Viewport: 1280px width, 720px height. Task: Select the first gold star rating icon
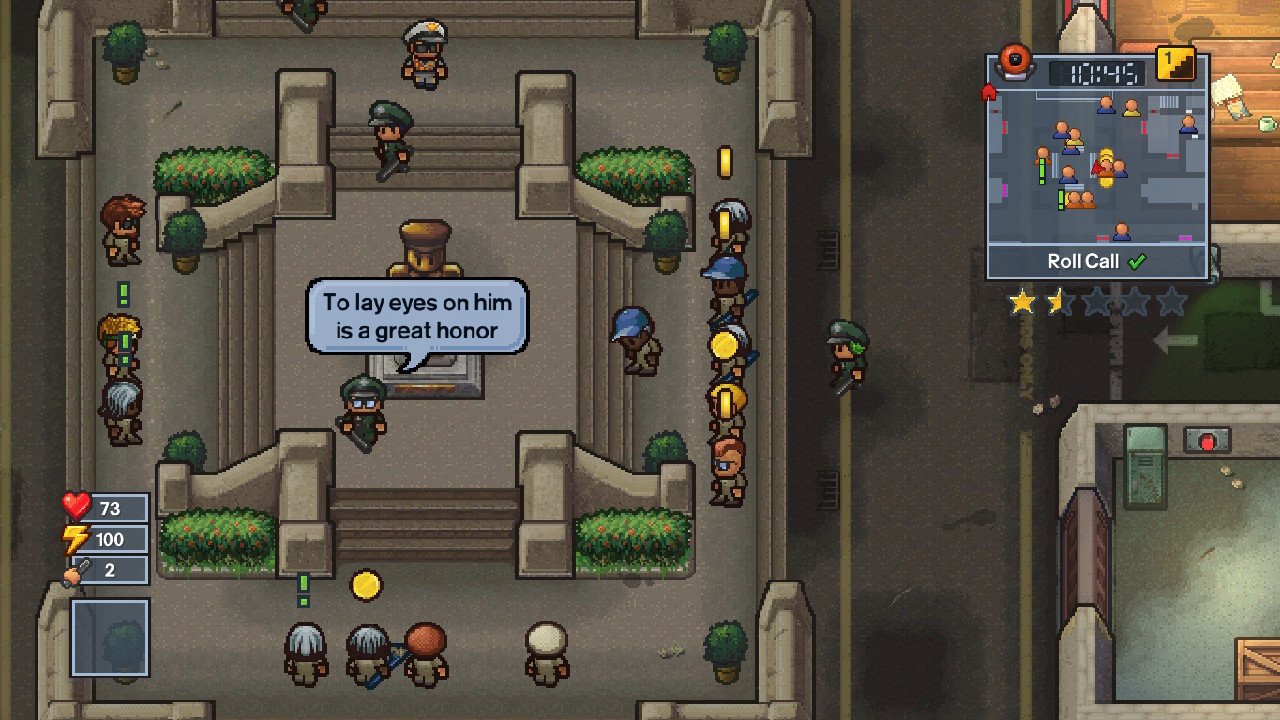click(1023, 301)
